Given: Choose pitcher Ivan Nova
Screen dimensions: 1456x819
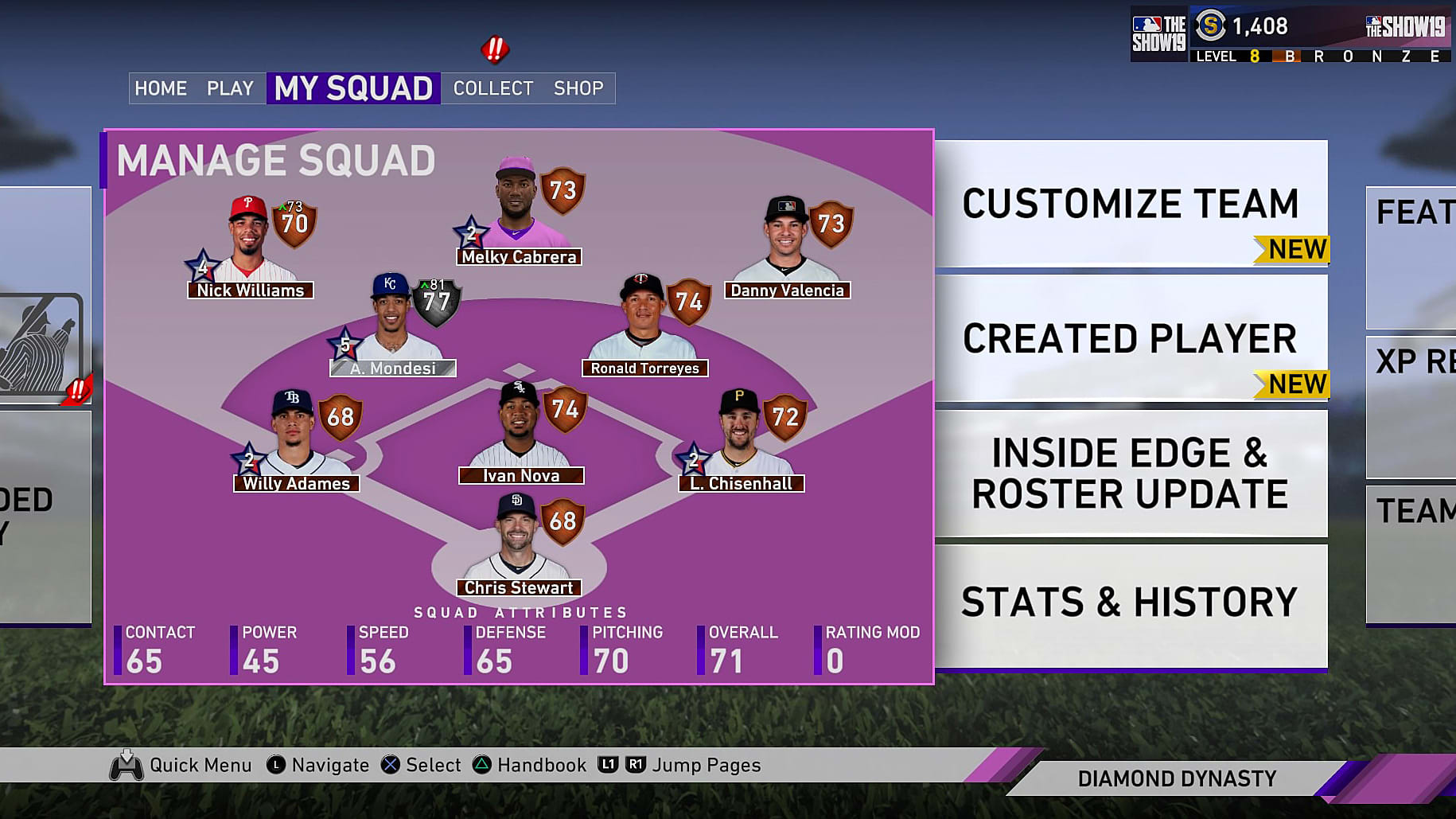Looking at the screenshot, I should (x=521, y=434).
